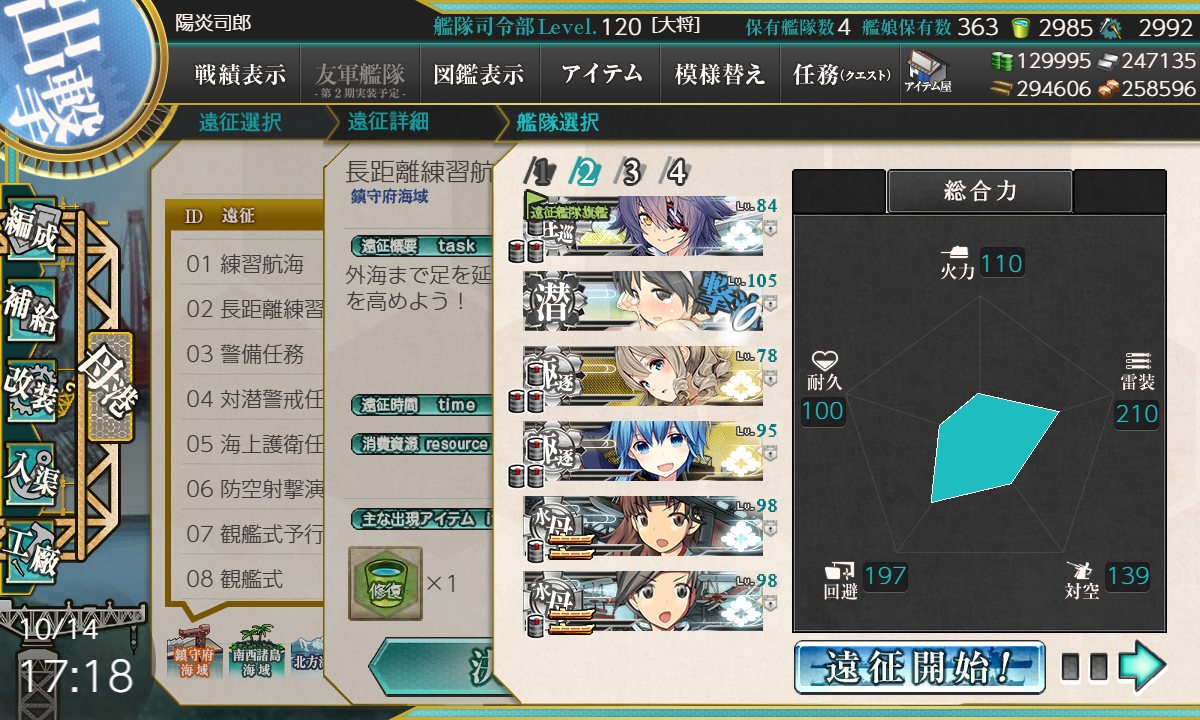
Task: Visit the アイテム屋 item shop
Action: pyautogui.click(x=929, y=72)
